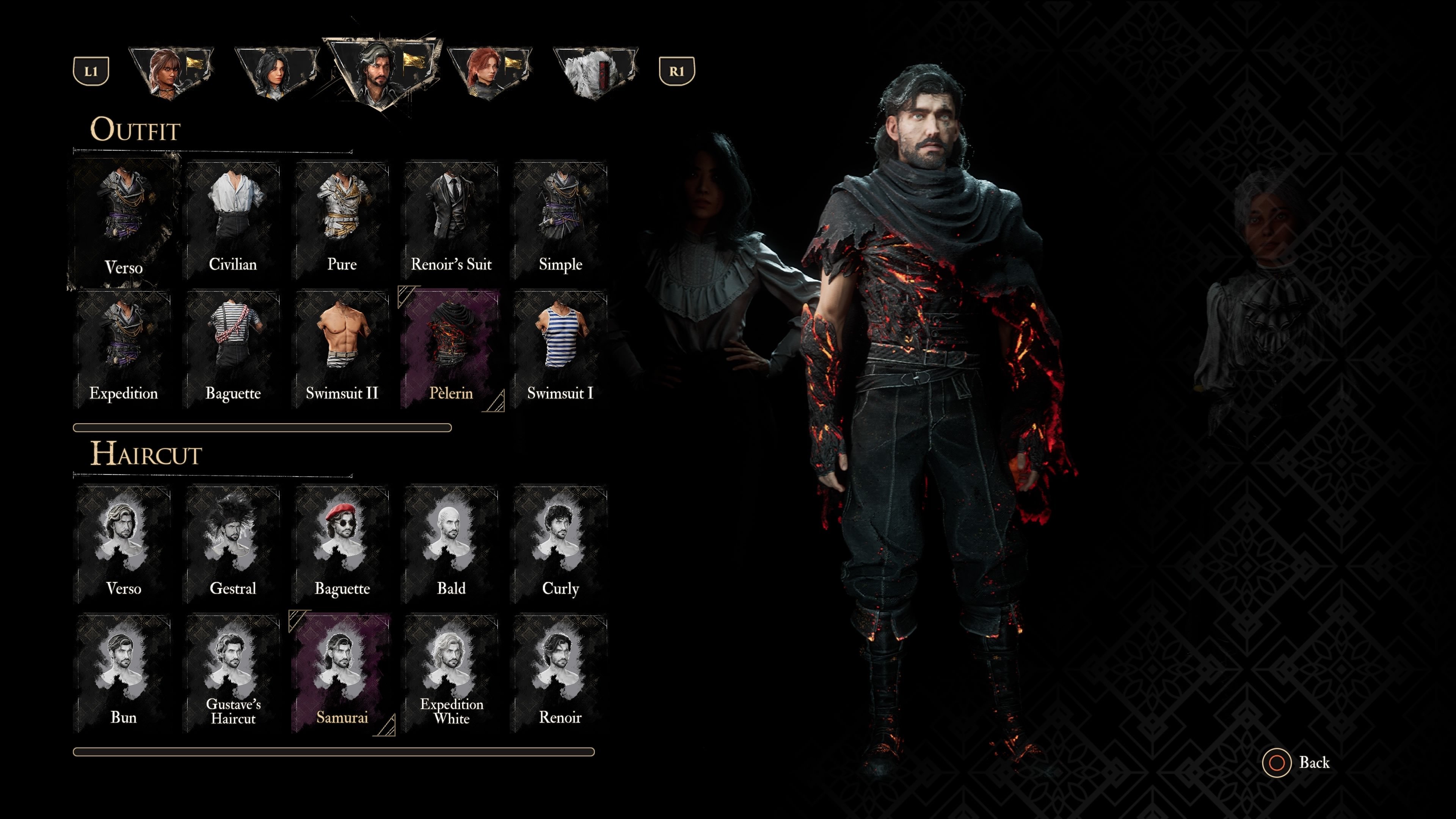Apply Gustave's Haircut
Screen dimensions: 1456x819
click(233, 673)
